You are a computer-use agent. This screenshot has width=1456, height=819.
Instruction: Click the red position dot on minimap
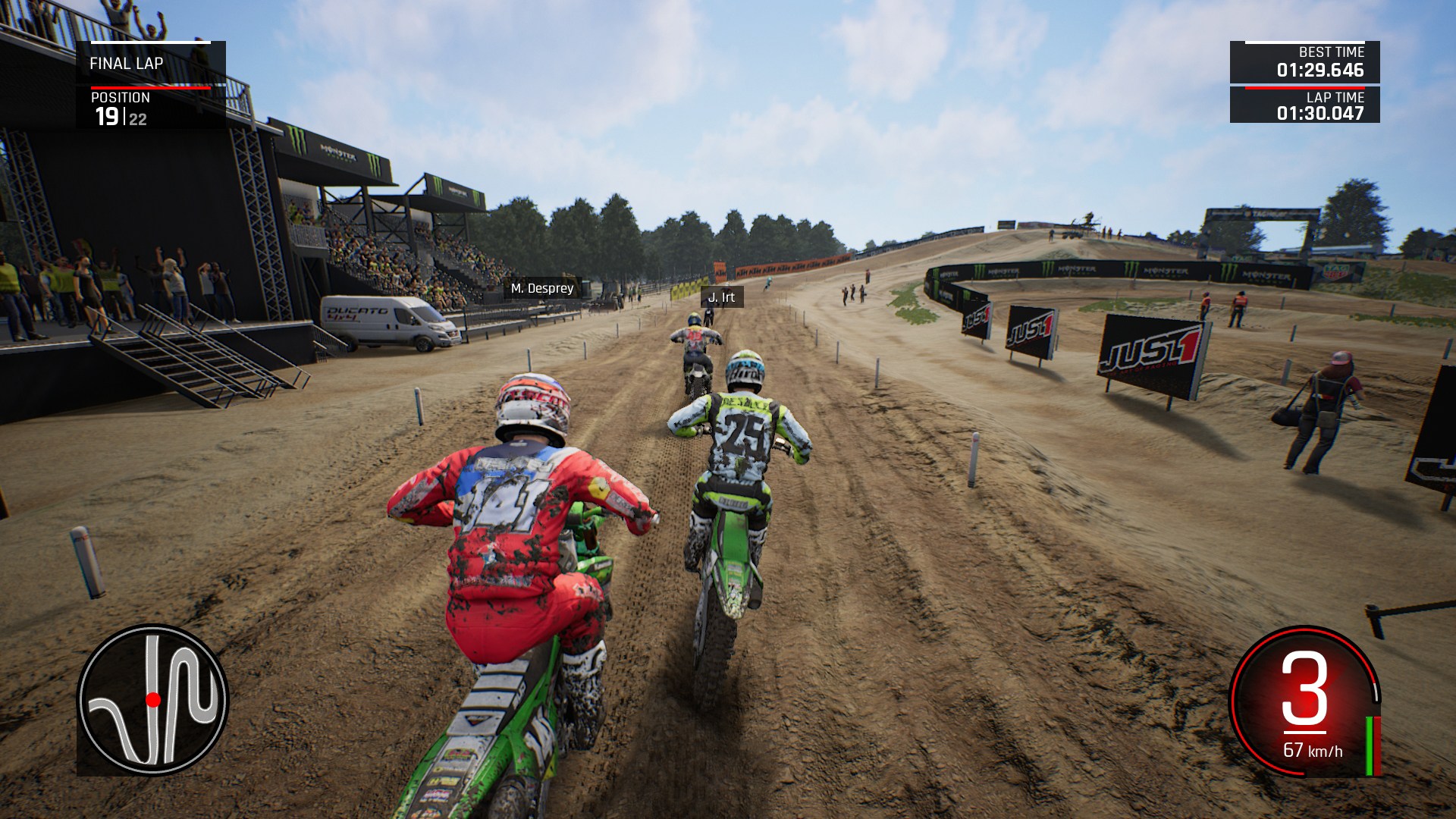155,698
